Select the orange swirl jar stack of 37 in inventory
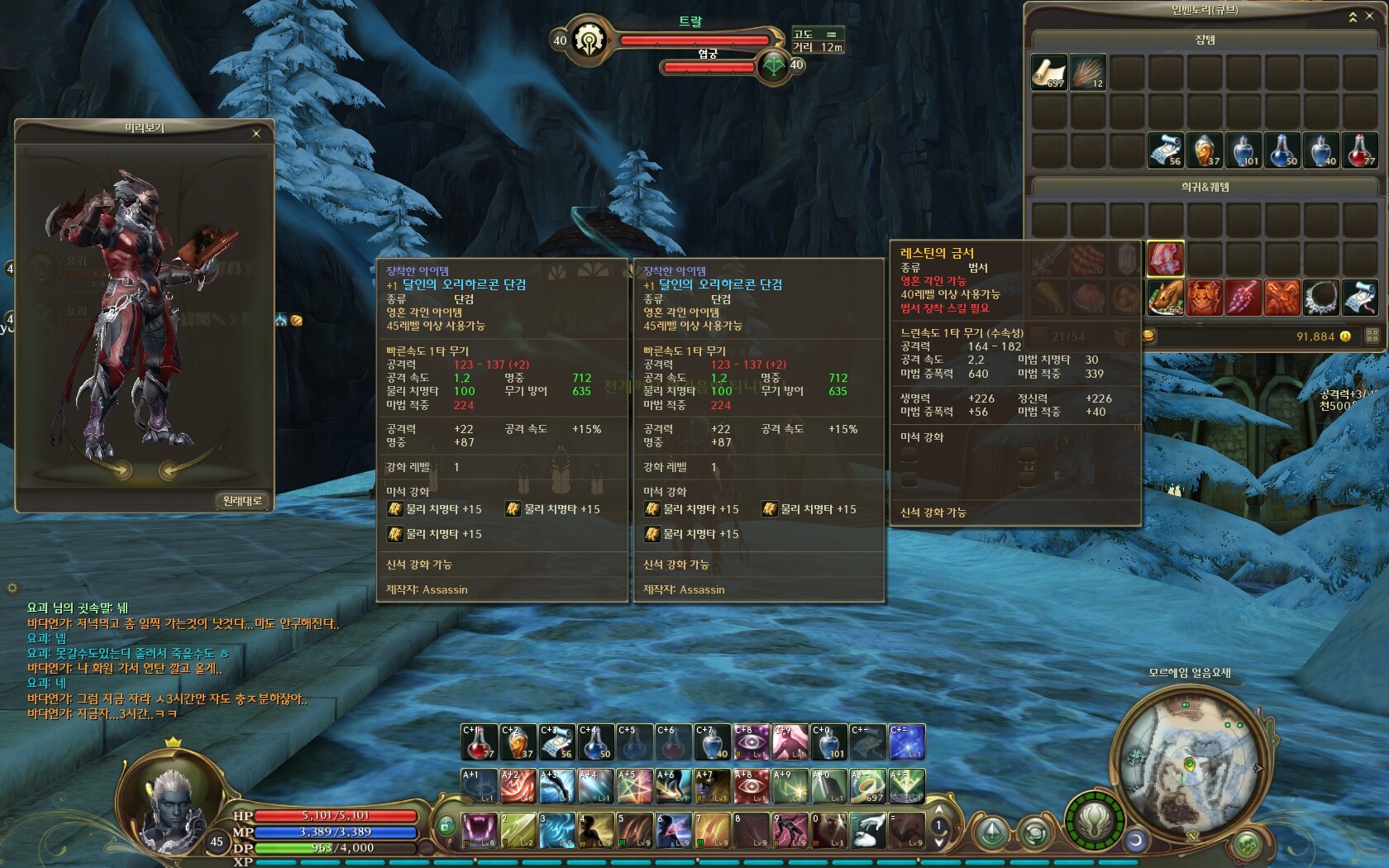 1205,150
